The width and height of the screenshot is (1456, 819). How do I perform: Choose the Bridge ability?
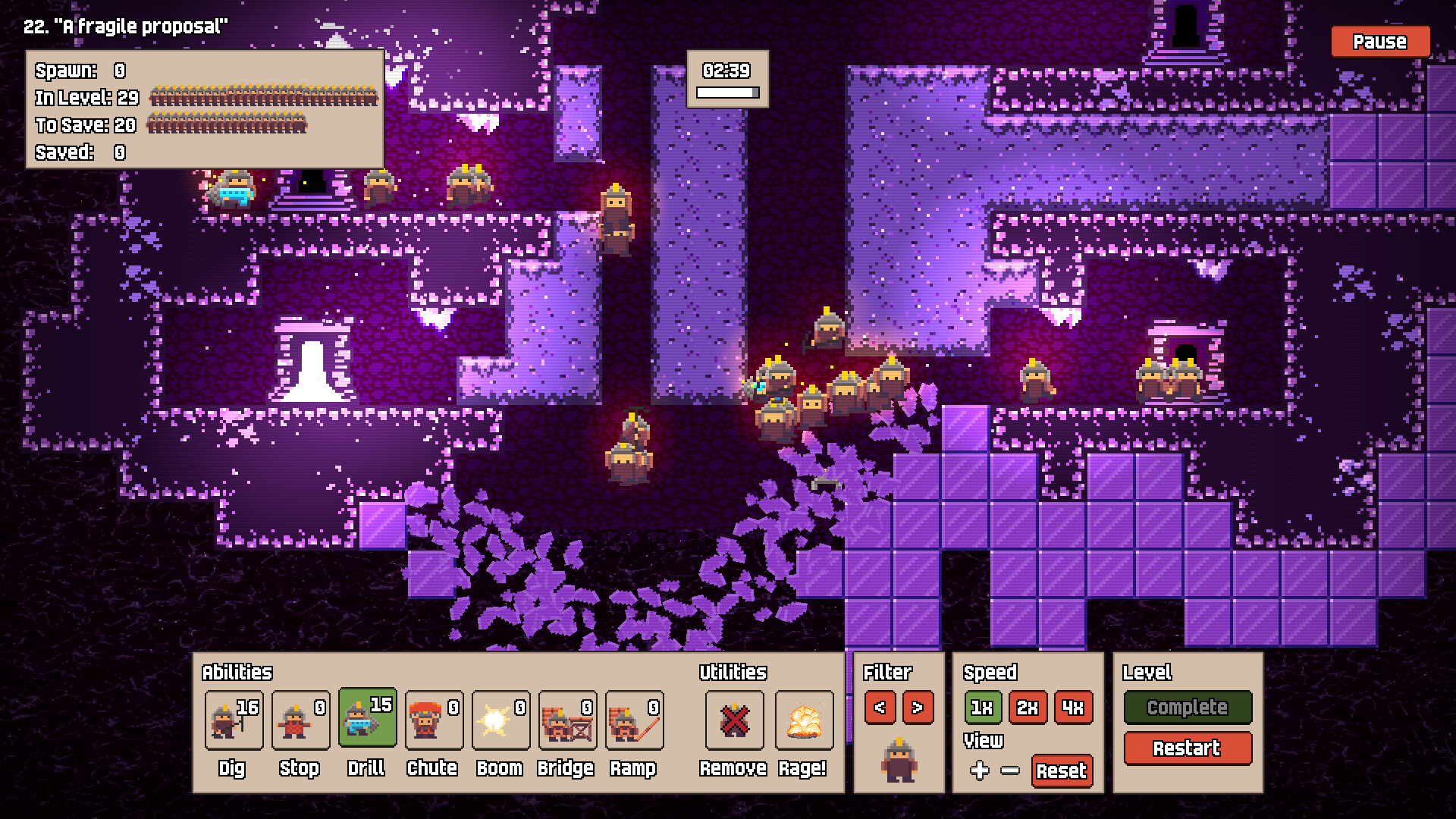click(567, 720)
